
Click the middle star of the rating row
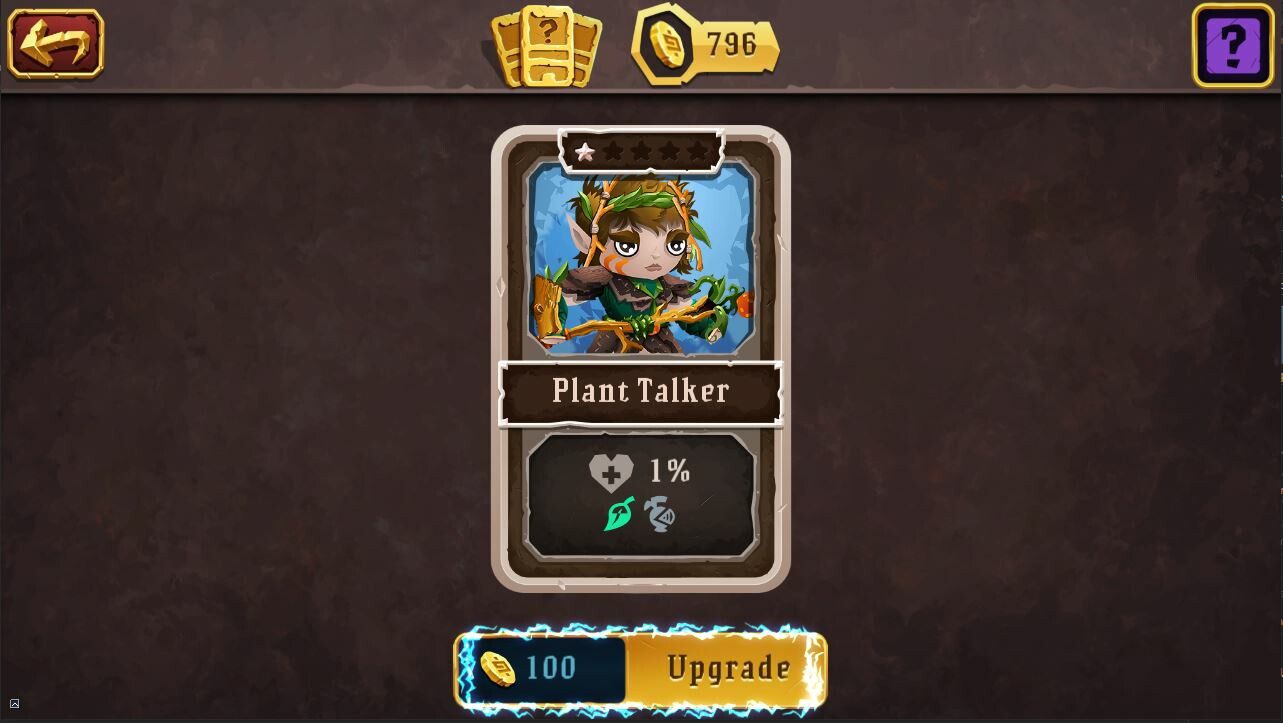coord(640,150)
